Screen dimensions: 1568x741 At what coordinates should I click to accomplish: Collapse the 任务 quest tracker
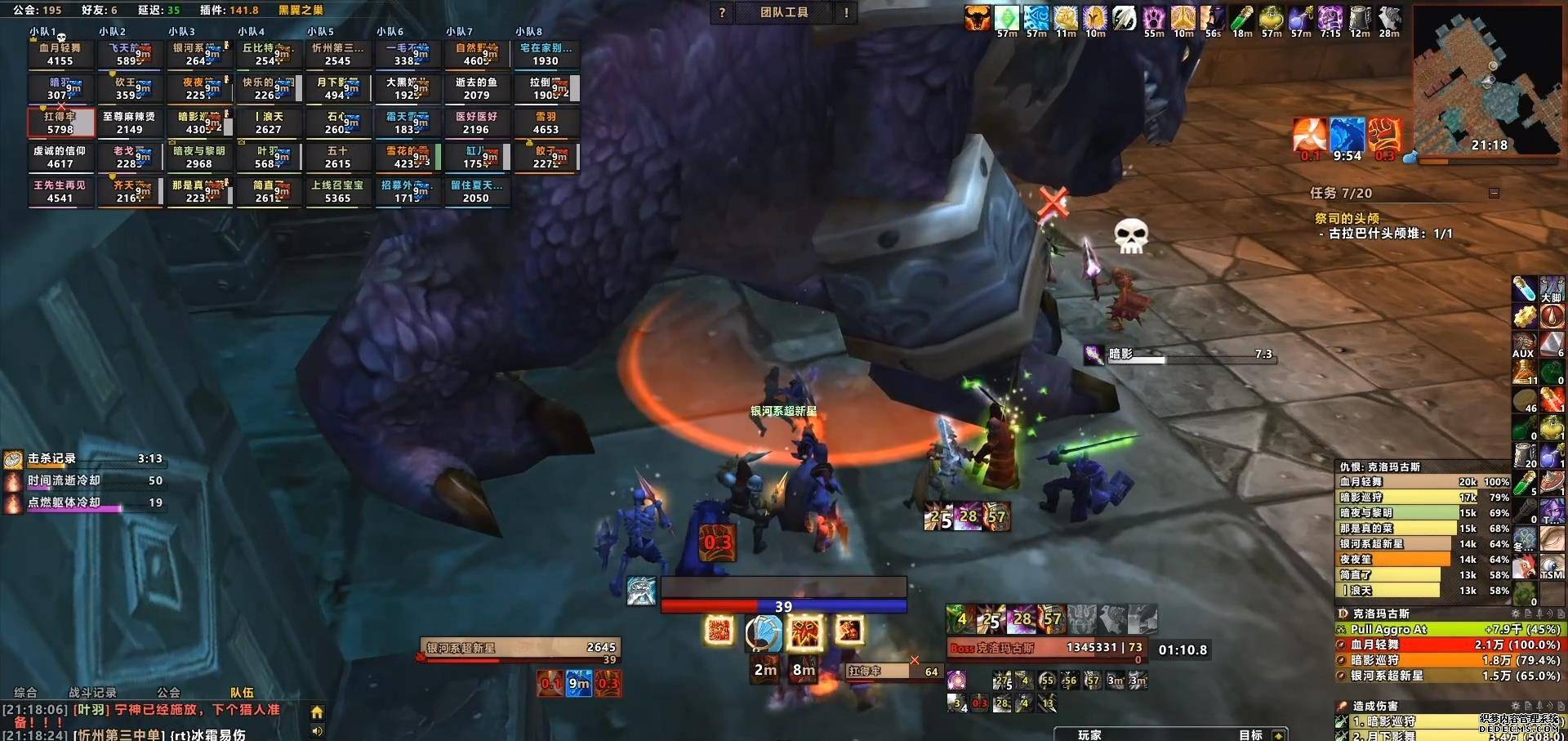point(1494,193)
